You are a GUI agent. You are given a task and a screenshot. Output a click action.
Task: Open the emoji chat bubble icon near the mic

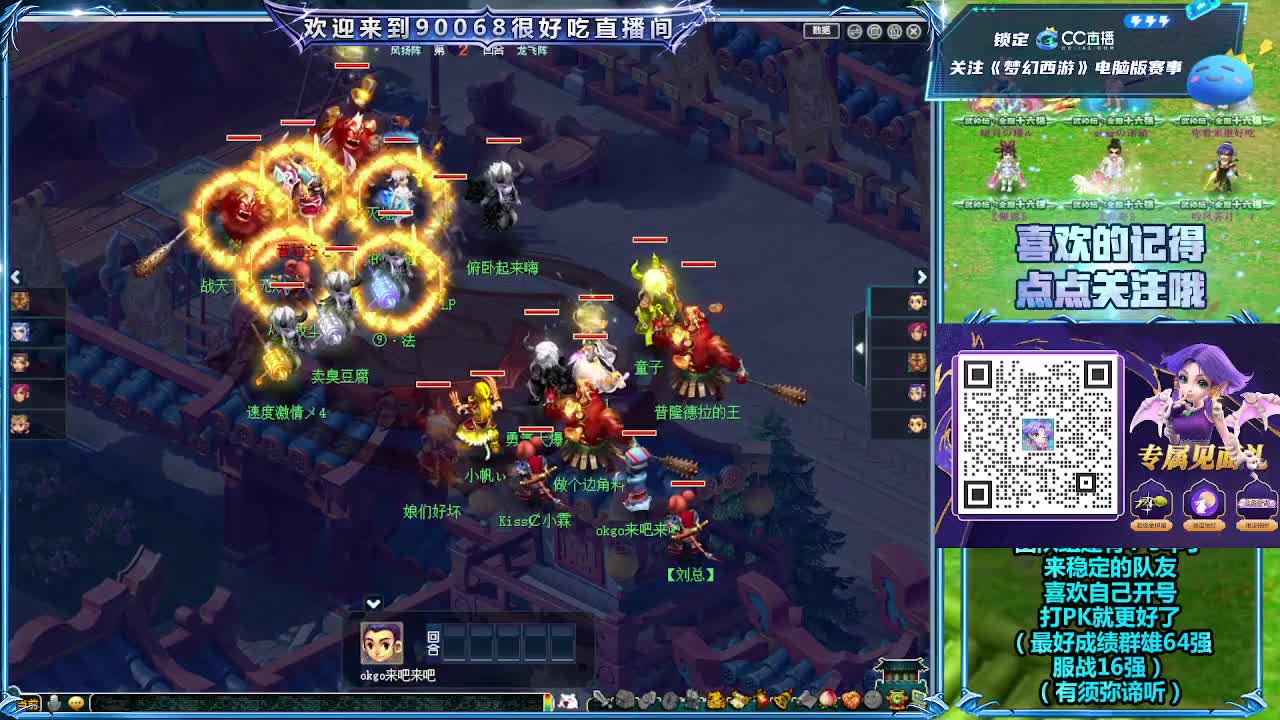tap(75, 703)
